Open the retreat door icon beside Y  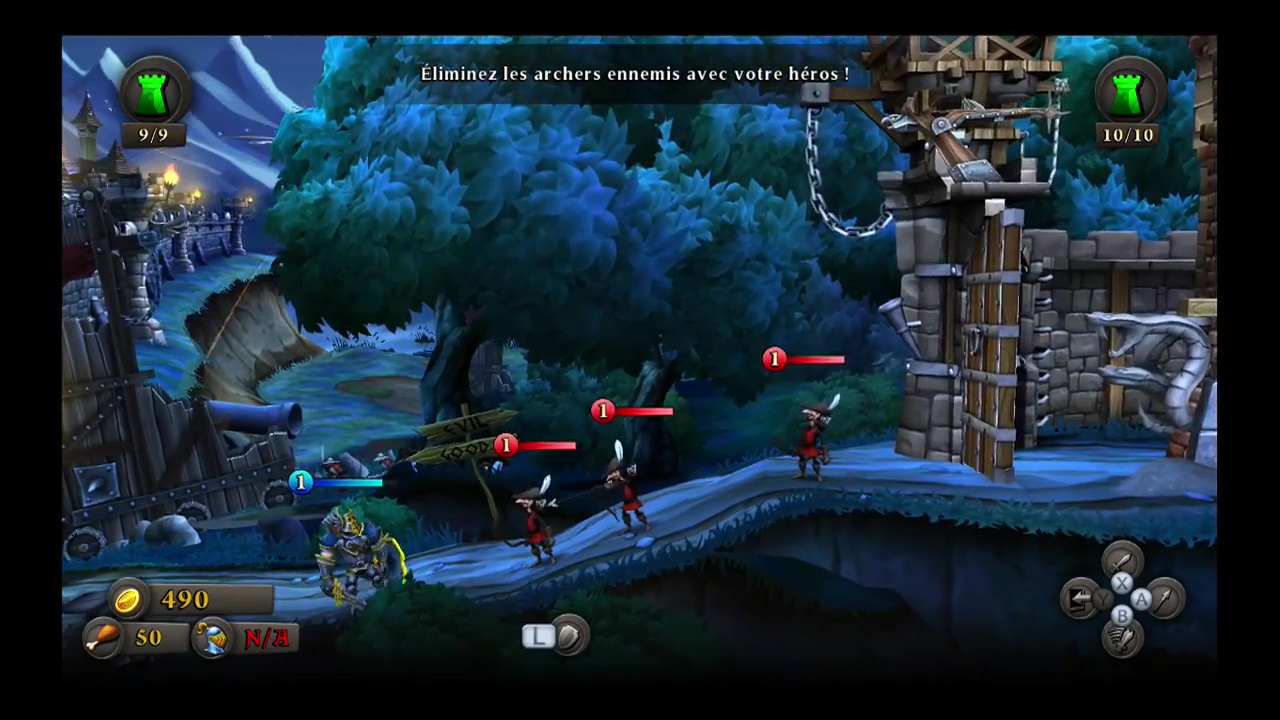(x=1079, y=598)
